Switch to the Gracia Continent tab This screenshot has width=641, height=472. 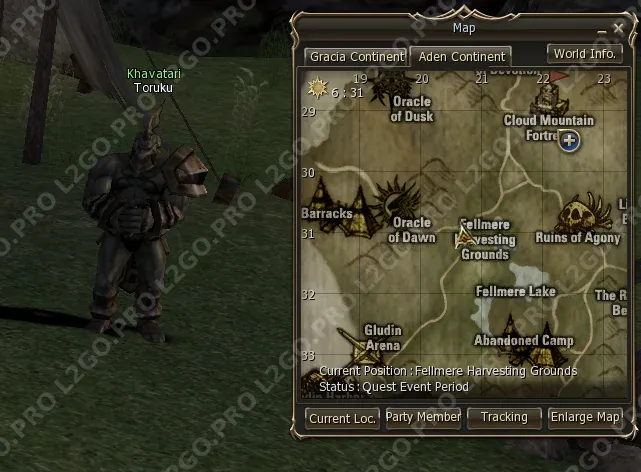356,57
